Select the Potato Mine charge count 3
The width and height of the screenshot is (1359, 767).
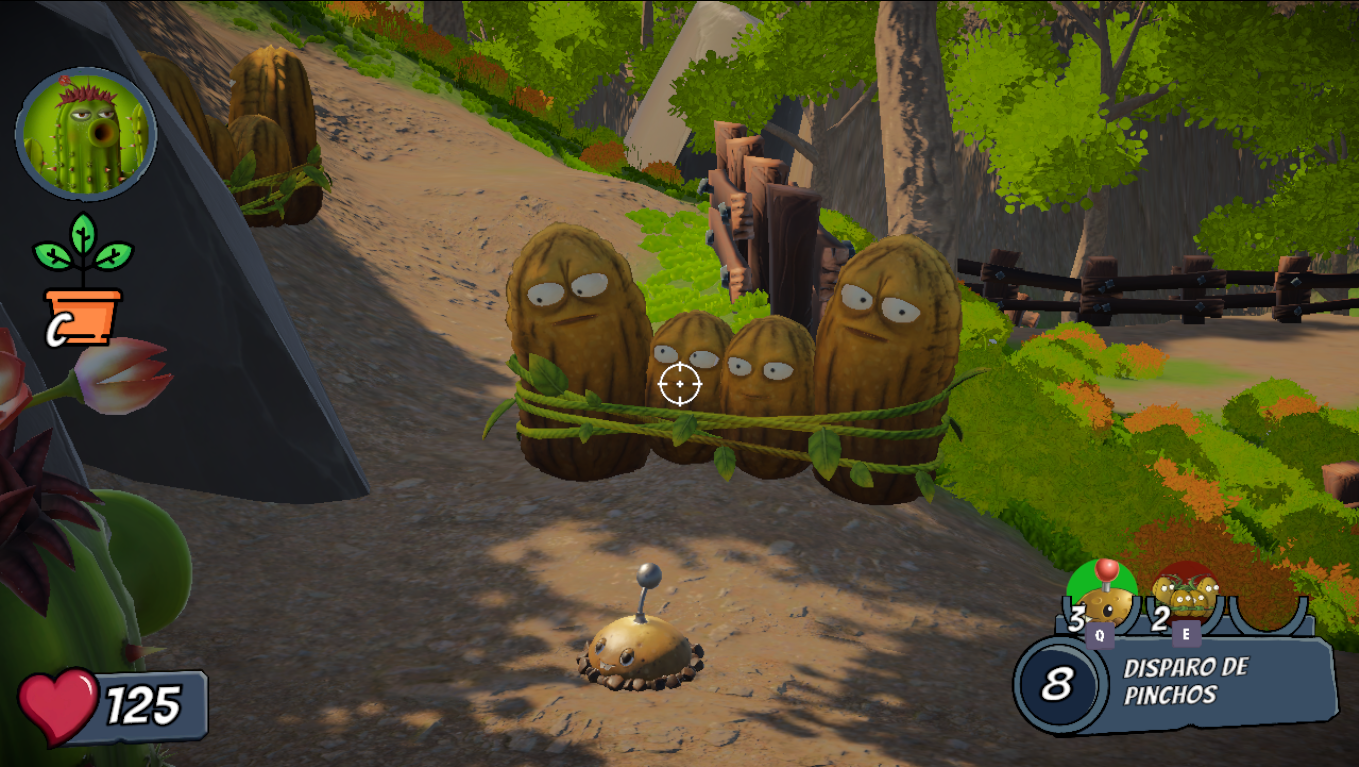pos(1076,616)
